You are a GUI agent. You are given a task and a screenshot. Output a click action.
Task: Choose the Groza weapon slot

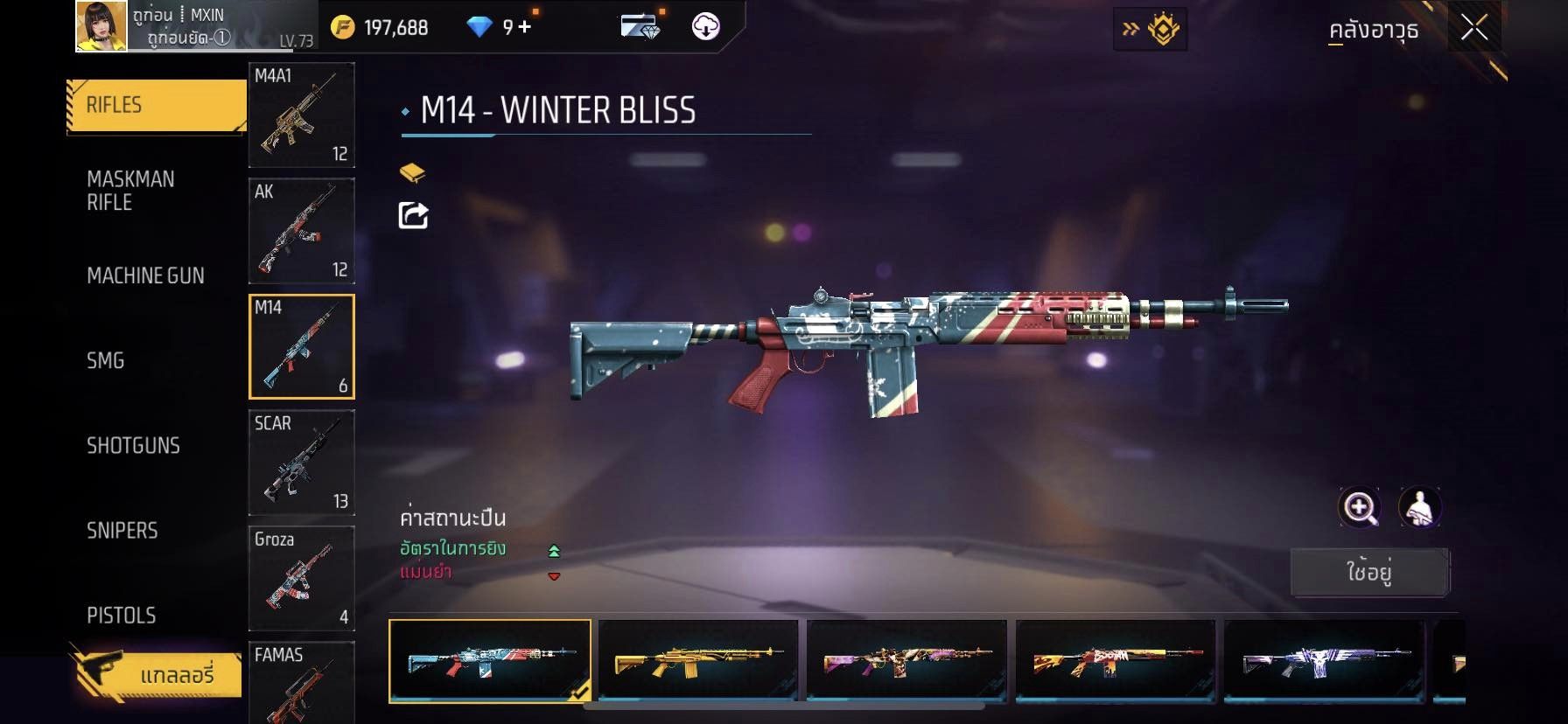point(301,578)
